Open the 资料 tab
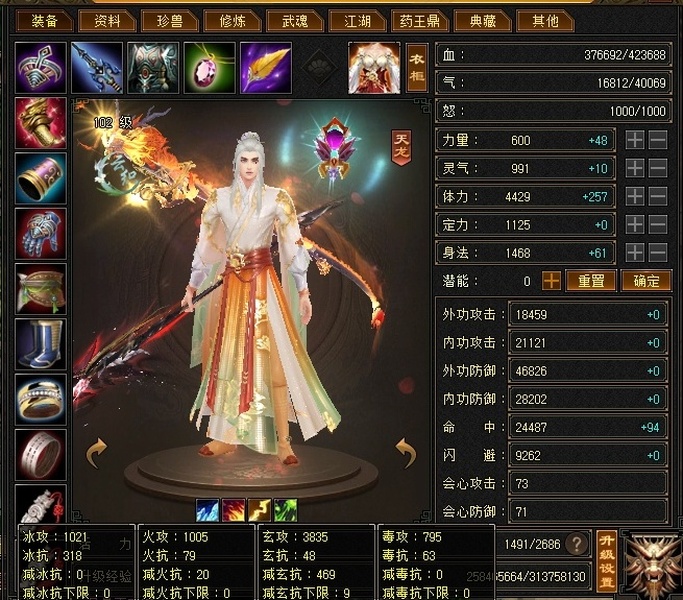683x600 pixels. [x=107, y=21]
